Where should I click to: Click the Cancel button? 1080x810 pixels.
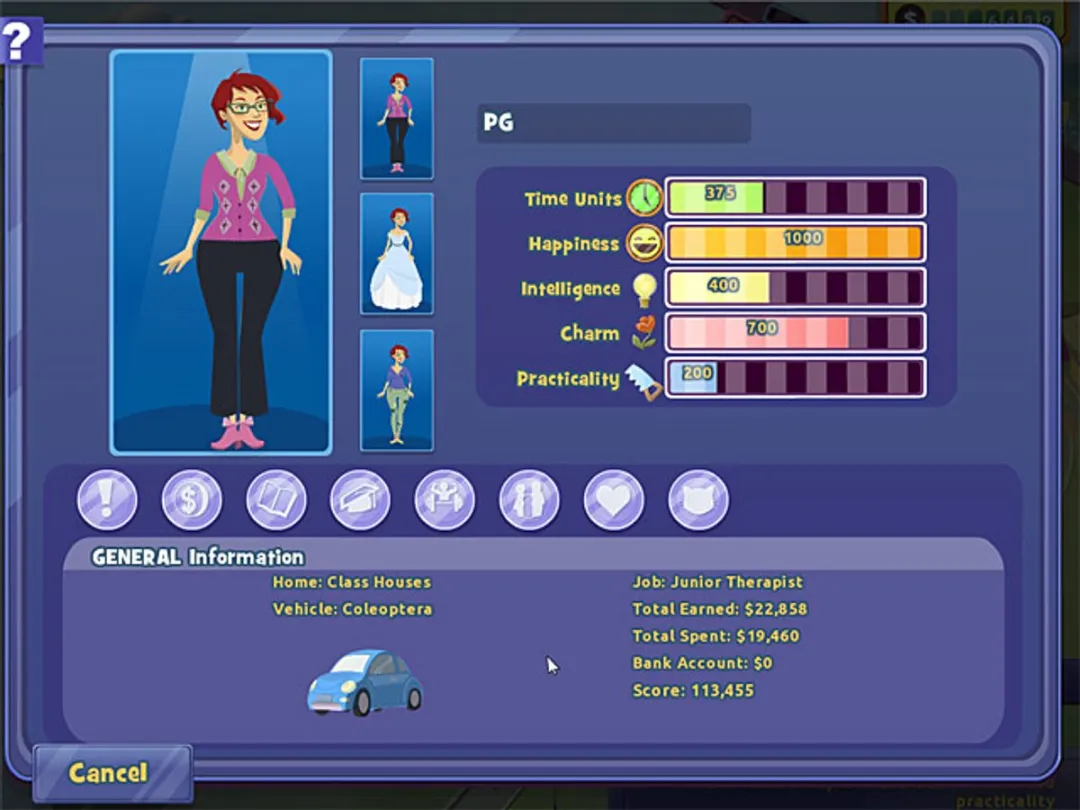tap(110, 773)
